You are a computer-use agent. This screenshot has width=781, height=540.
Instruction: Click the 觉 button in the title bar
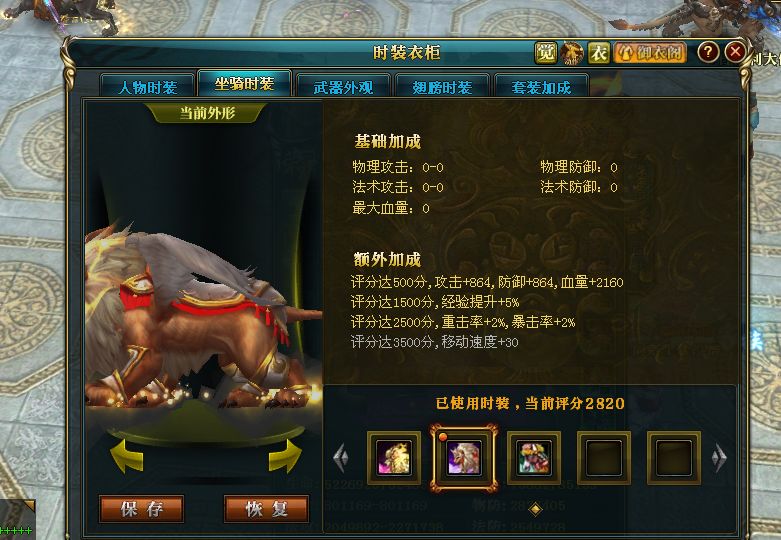click(x=546, y=53)
